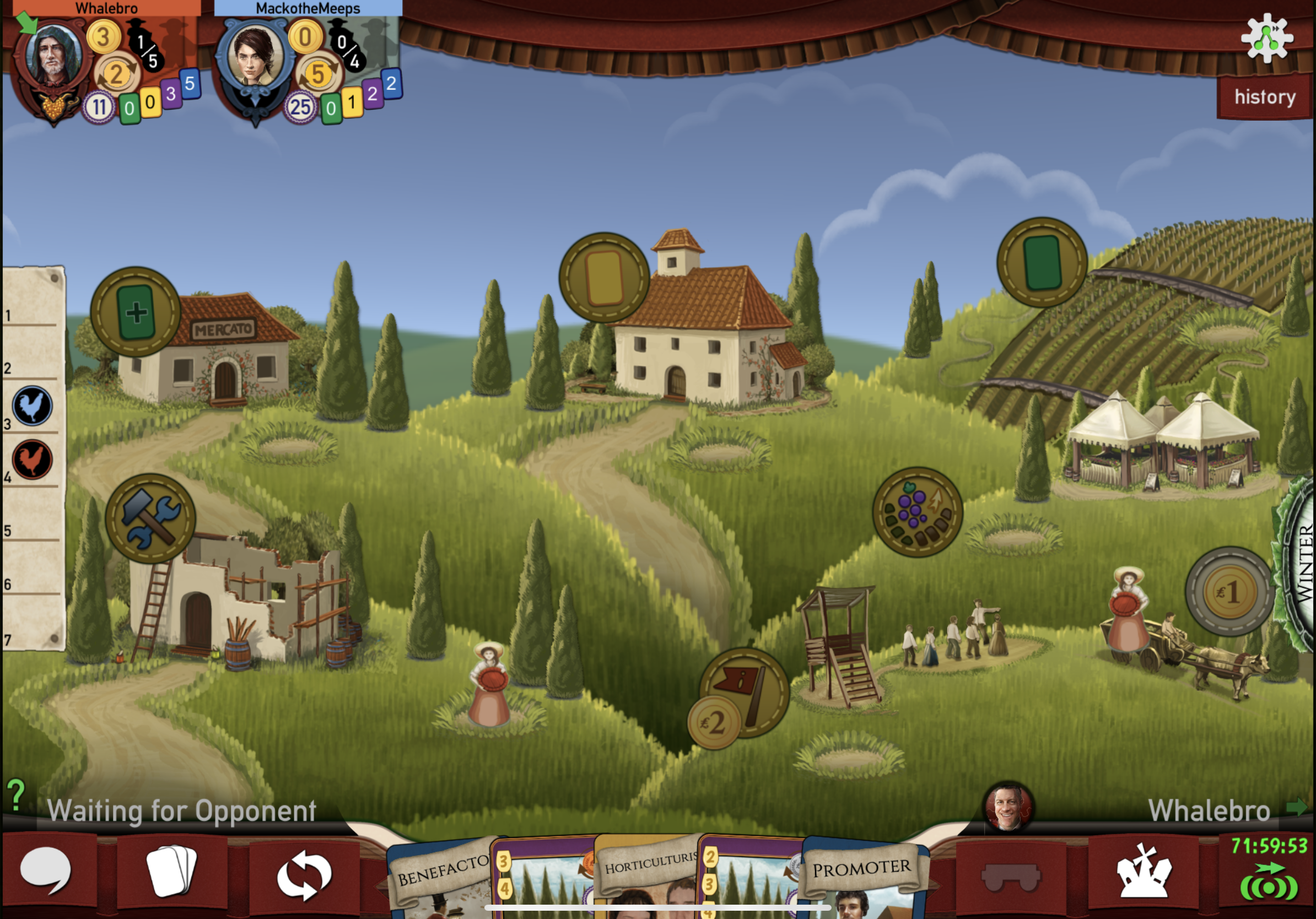Image resolution: width=1316 pixels, height=919 pixels.
Task: Select the hammer and wrench build action
Action: [150, 518]
